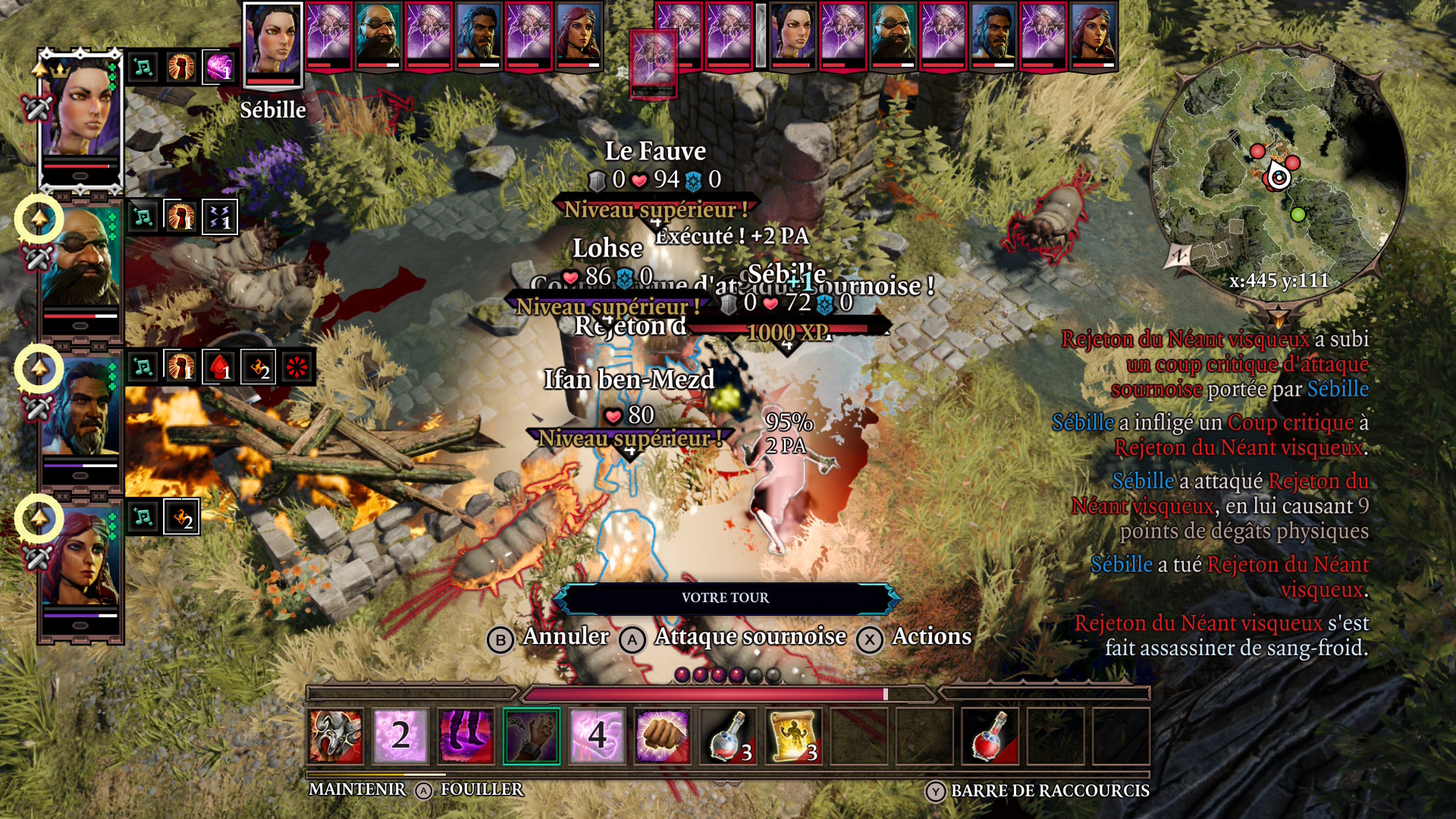Inspect Ifan's red blood drop status icon
The height and width of the screenshot is (819, 1456).
pyautogui.click(x=220, y=368)
